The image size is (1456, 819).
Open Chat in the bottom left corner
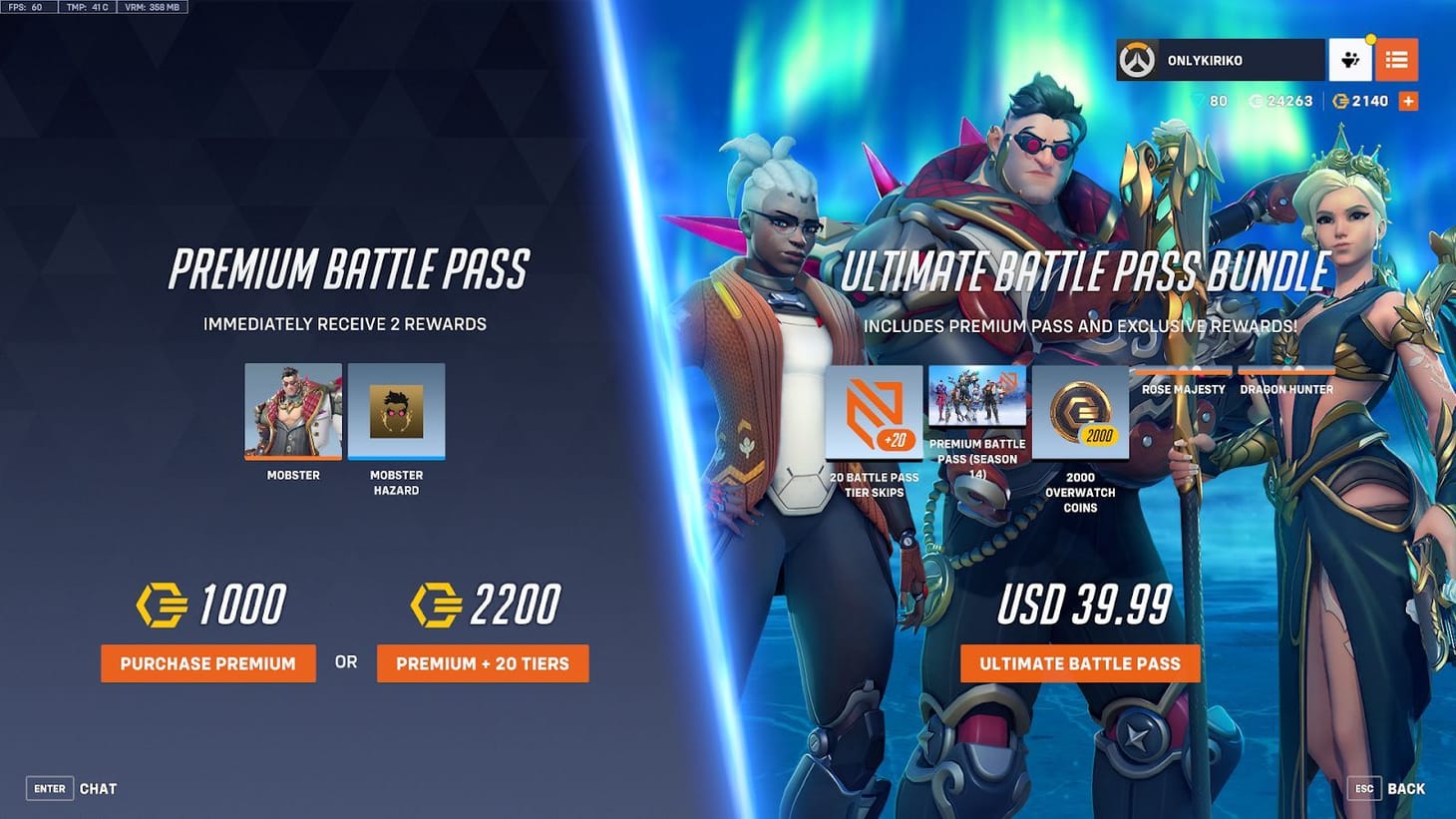(x=99, y=788)
